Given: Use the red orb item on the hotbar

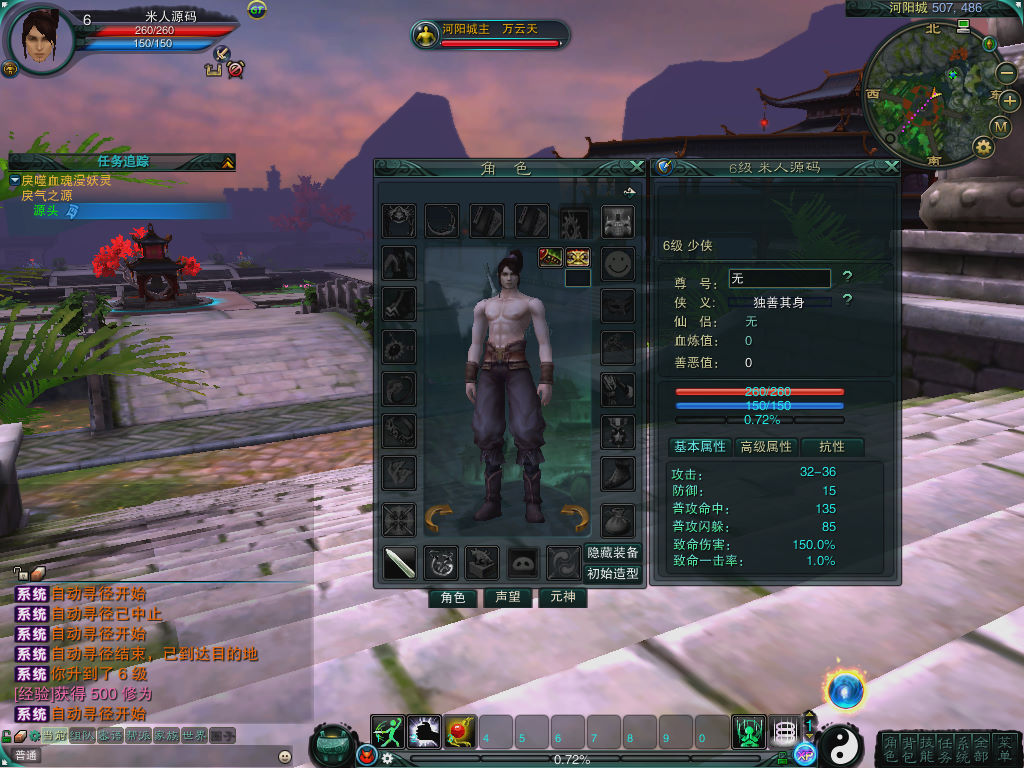Looking at the screenshot, I should 460,732.
